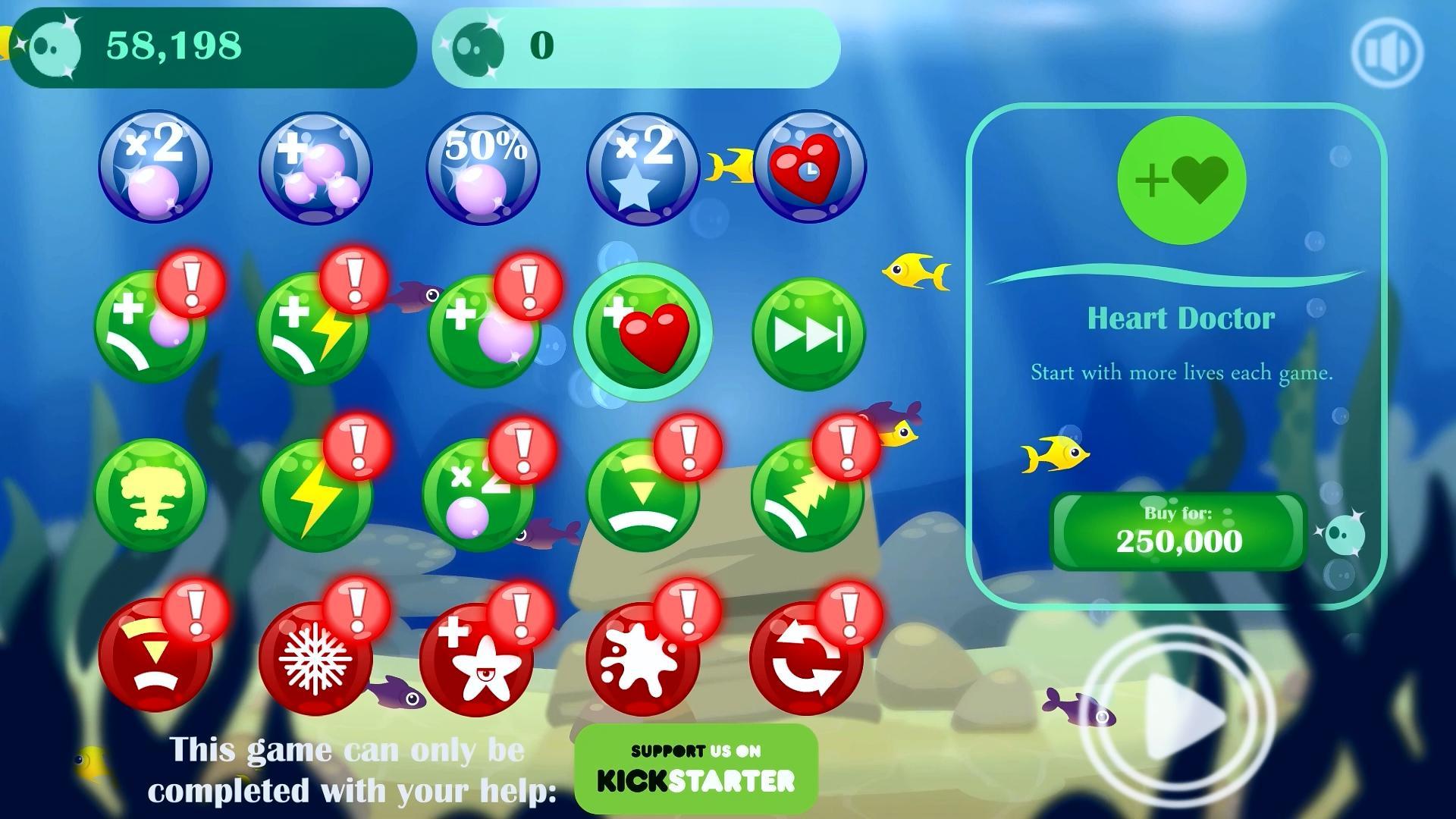Buy Heart Doctor for 250,000

point(1177,531)
